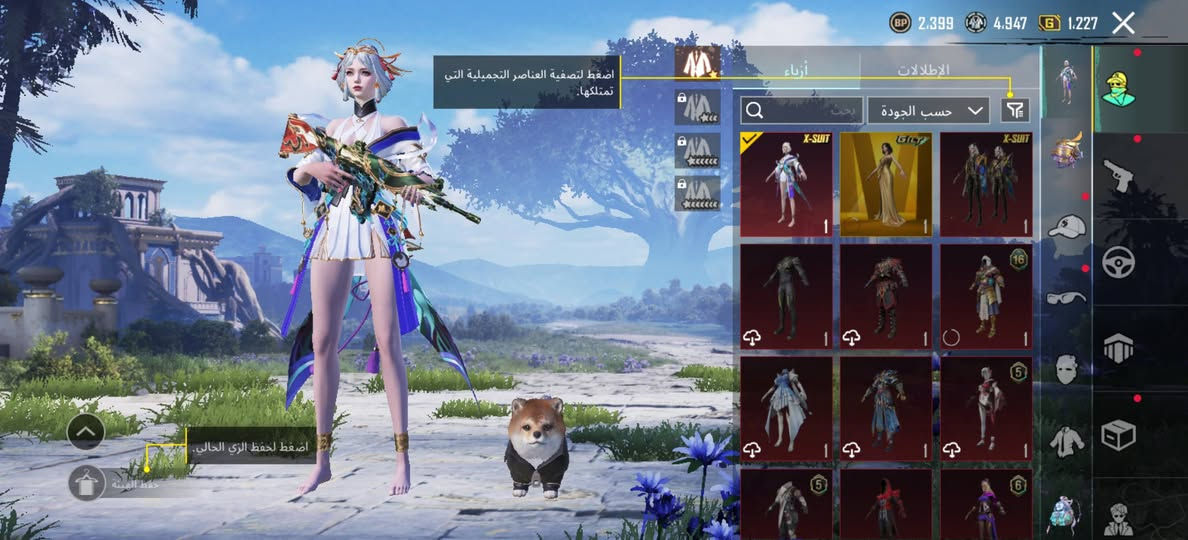Tap the filter owned items funnel icon
Screen dimensions: 1188x540
tap(1014, 110)
